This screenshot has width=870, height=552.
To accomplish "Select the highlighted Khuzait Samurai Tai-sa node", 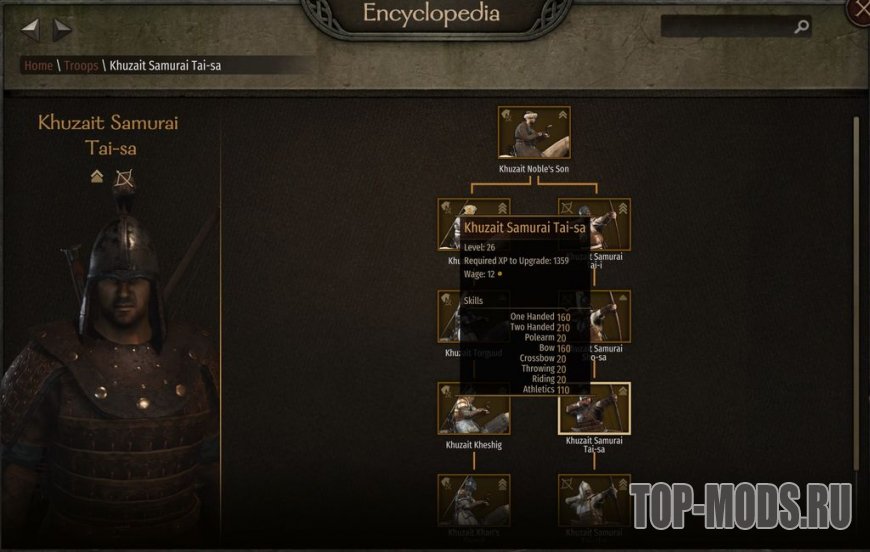I will coord(594,408).
